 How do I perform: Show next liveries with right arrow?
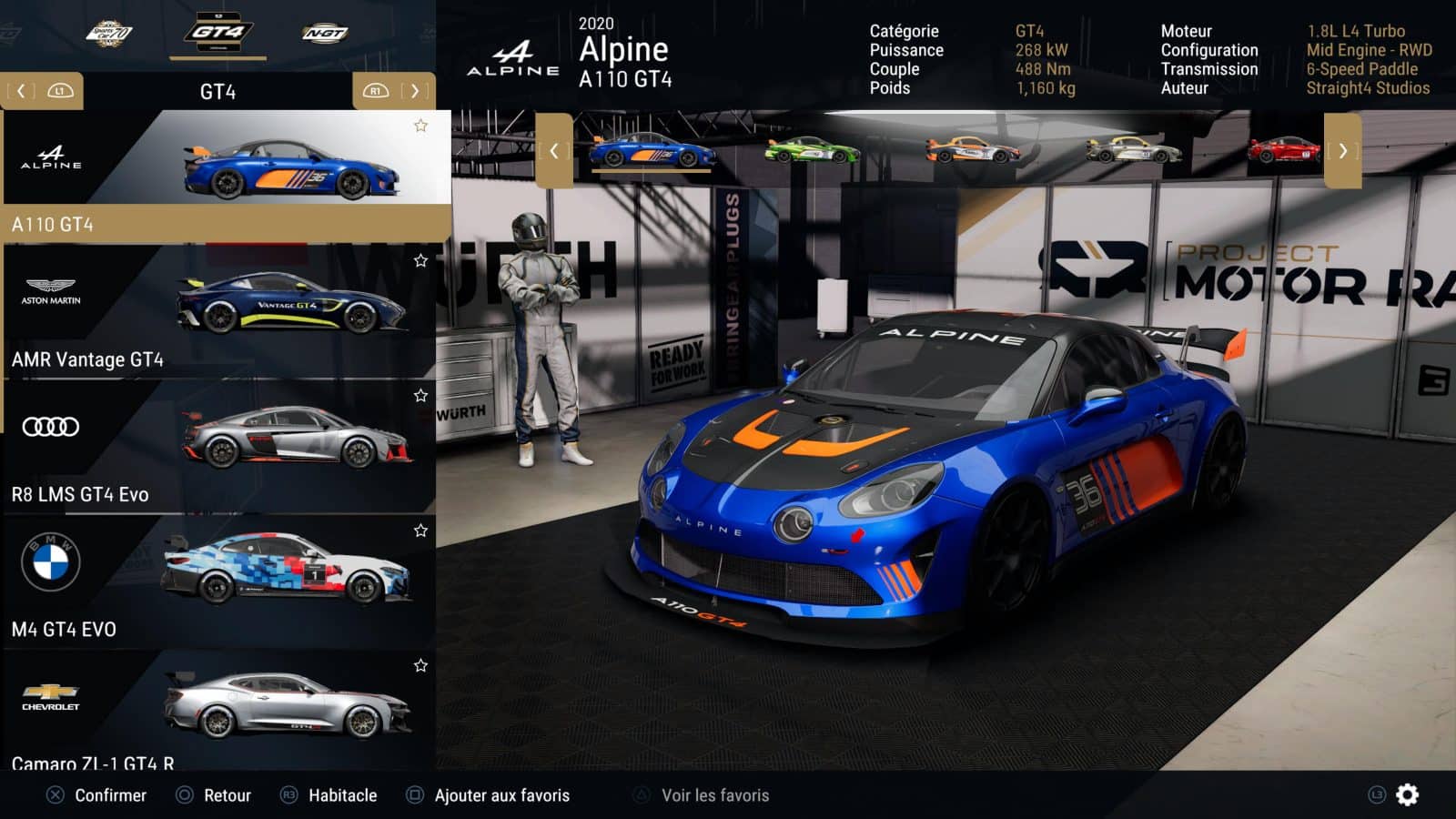coord(1342,151)
